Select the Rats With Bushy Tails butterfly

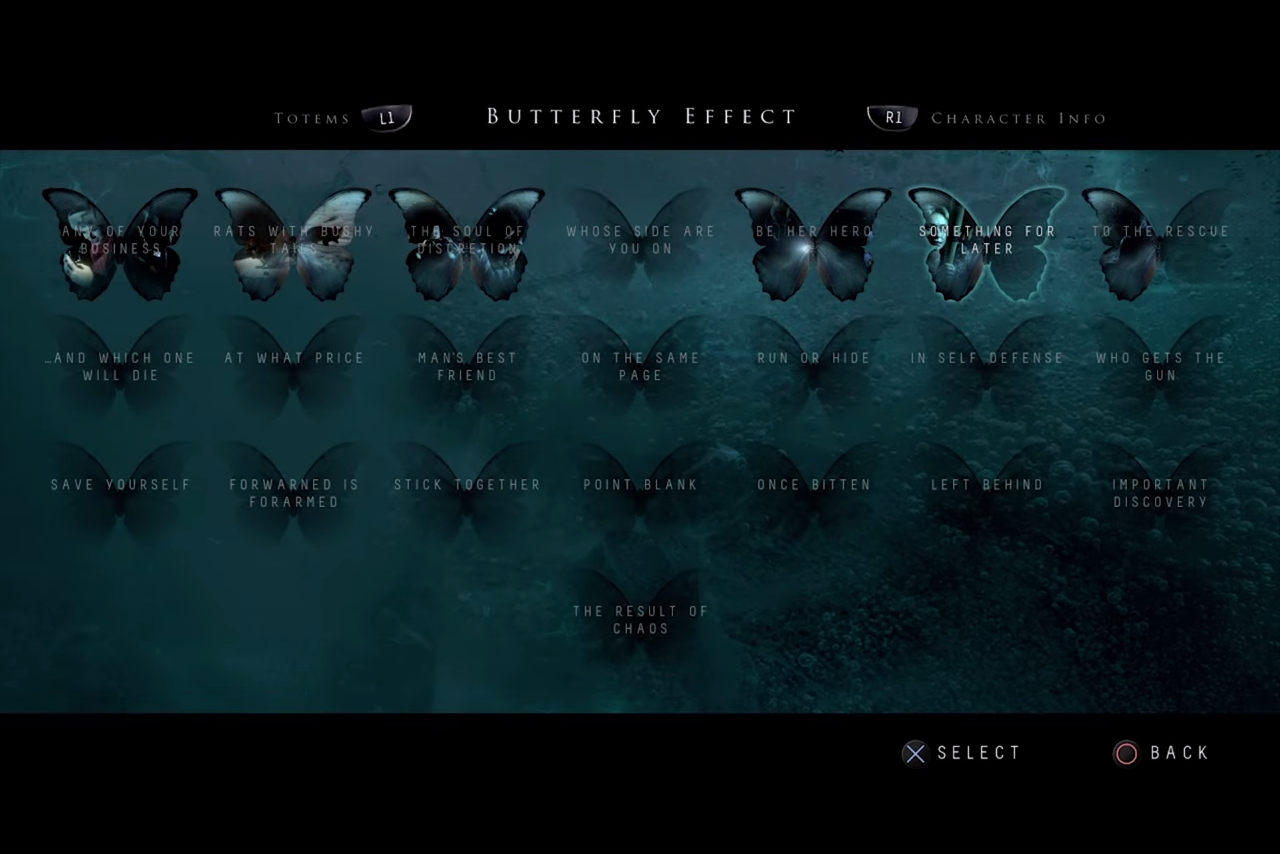(x=294, y=243)
